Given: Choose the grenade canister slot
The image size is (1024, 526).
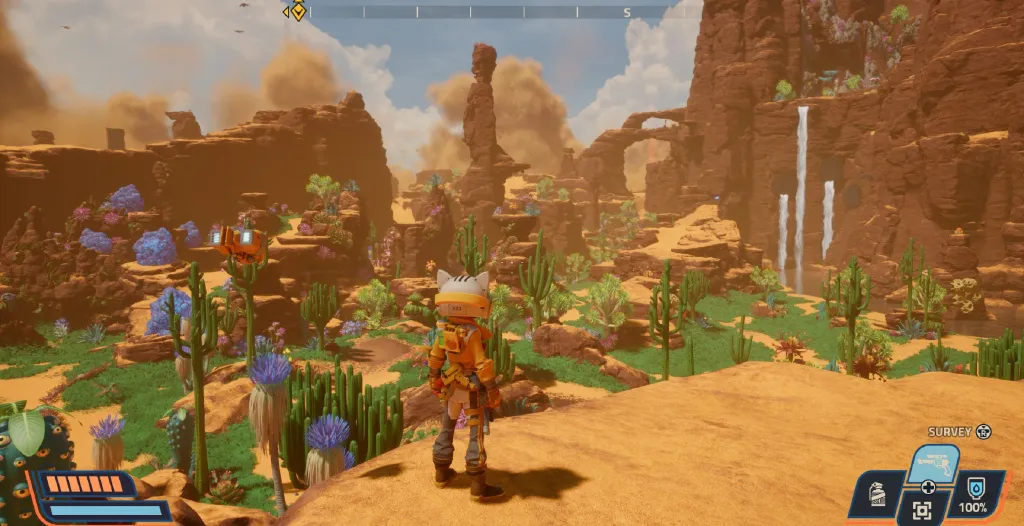Looking at the screenshot, I should point(877,494).
